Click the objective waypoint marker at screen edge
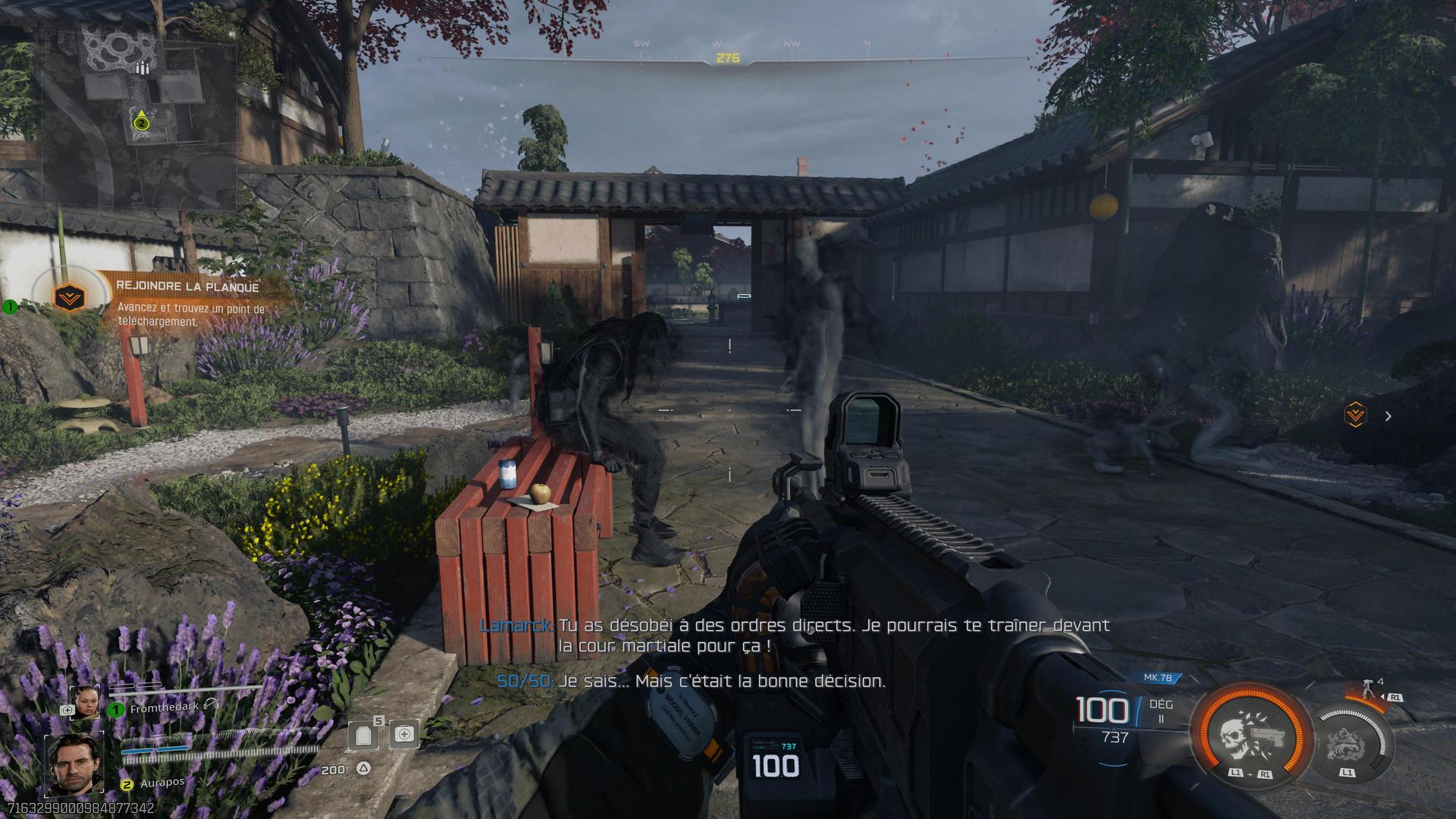 [x=1355, y=416]
